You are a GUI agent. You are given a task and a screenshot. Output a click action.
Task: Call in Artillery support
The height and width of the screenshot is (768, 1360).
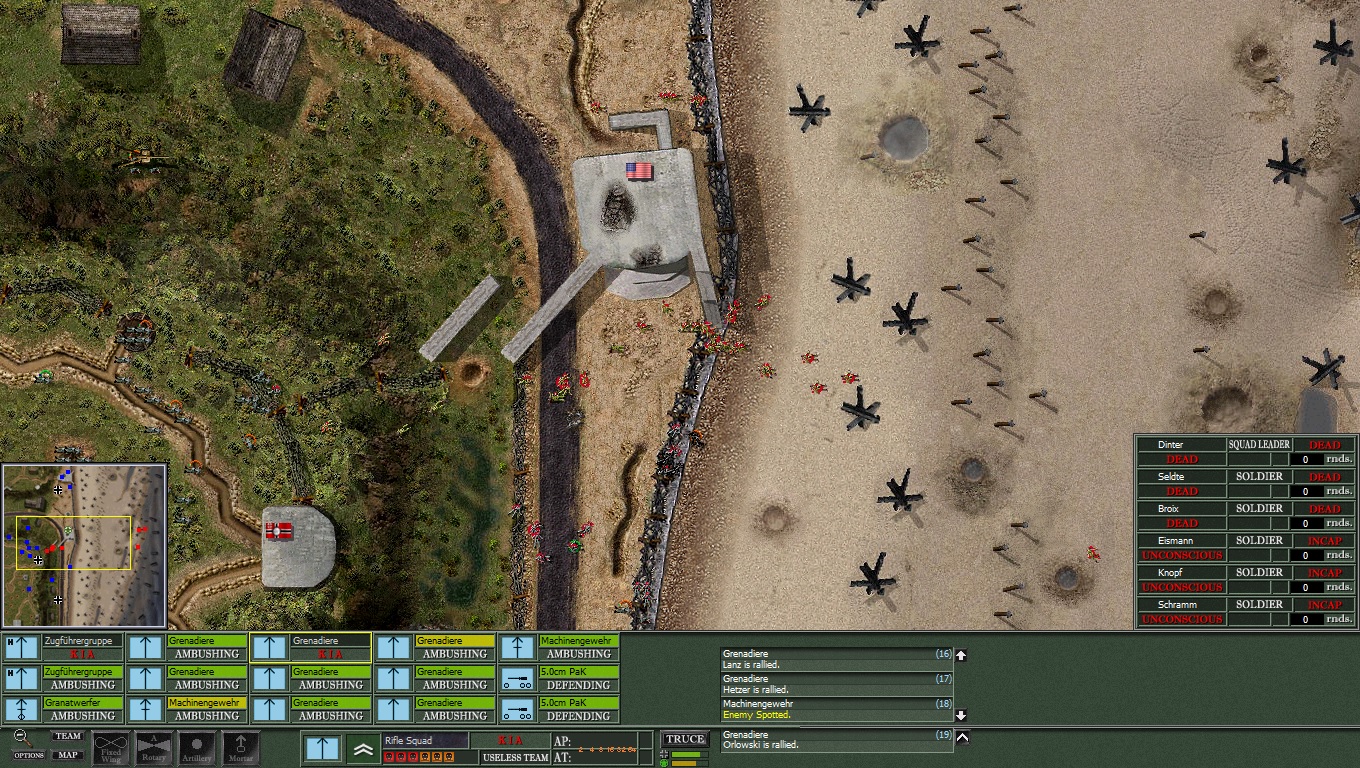(197, 748)
